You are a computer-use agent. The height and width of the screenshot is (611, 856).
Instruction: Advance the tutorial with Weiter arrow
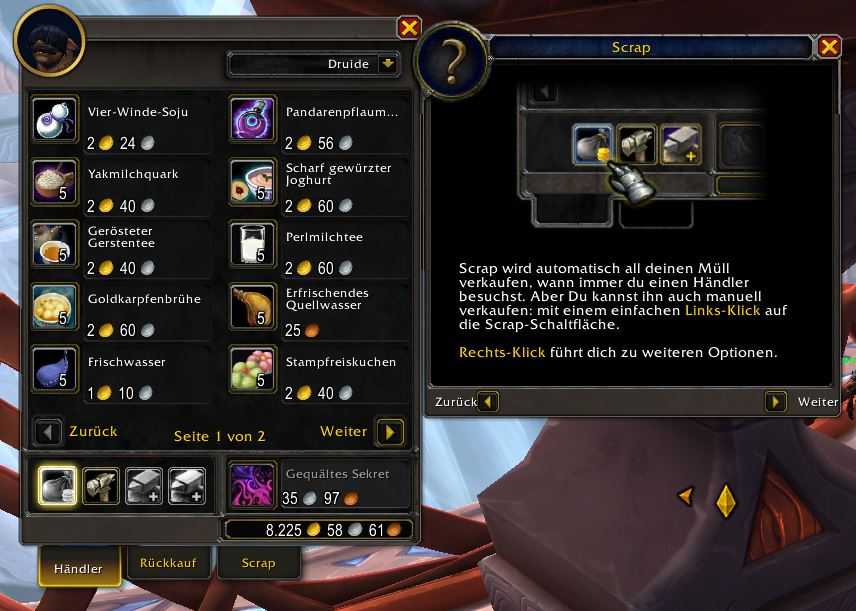click(776, 402)
